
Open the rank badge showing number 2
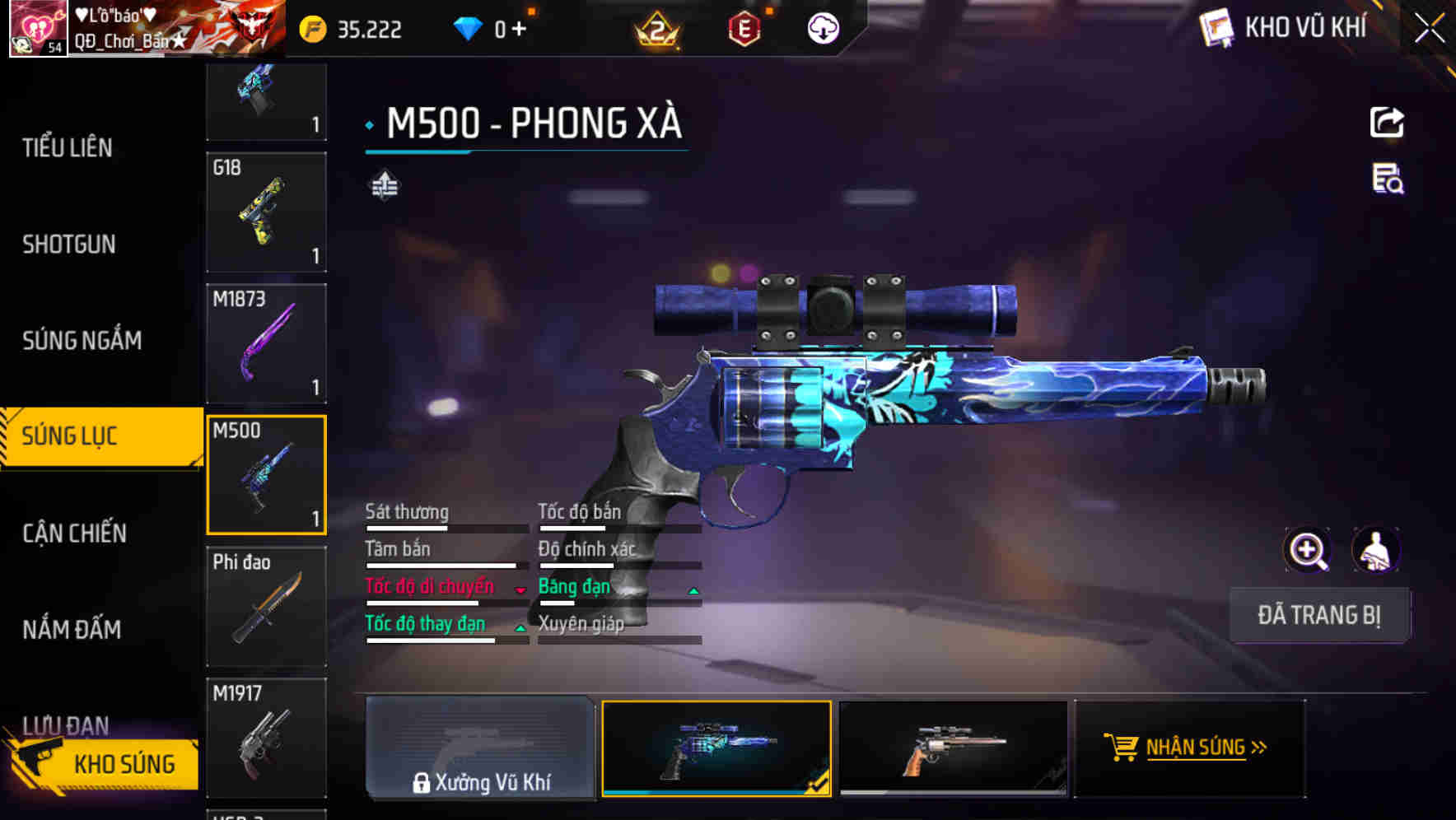click(x=656, y=27)
